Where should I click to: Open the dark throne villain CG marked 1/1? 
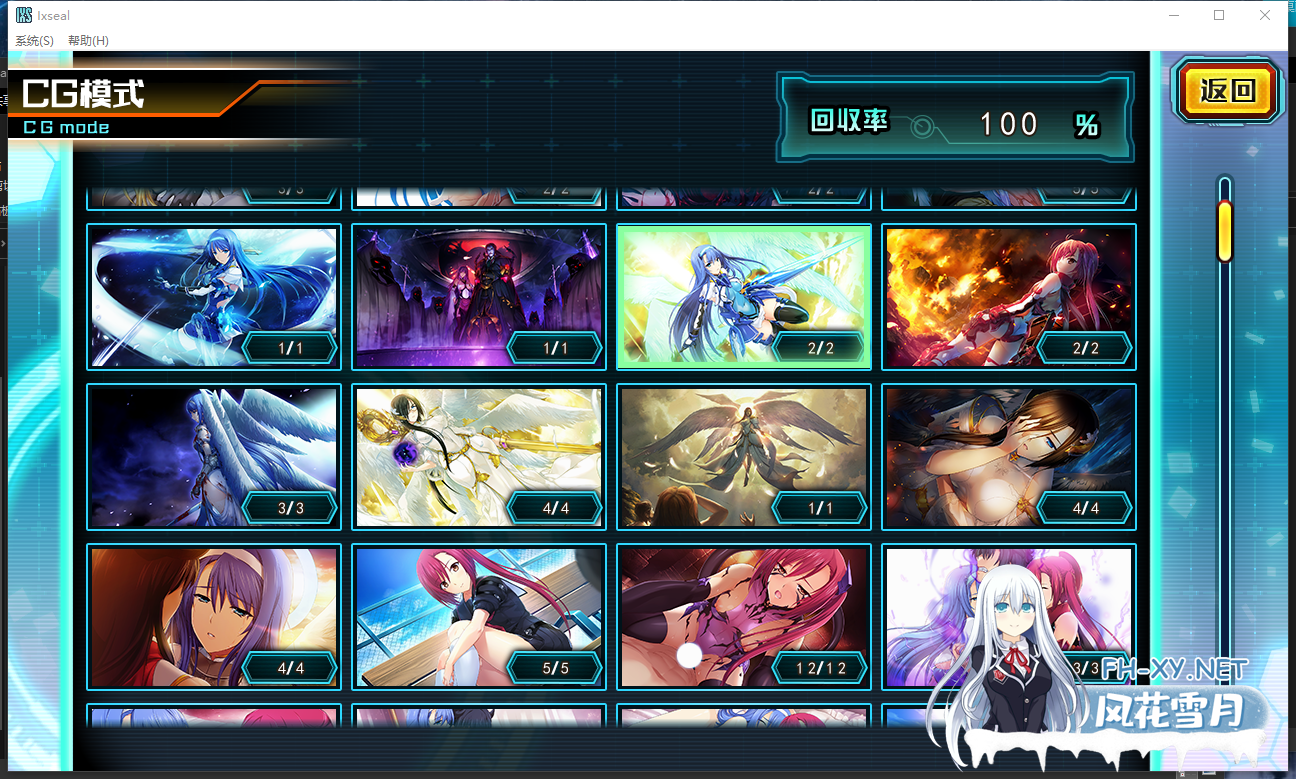[478, 297]
